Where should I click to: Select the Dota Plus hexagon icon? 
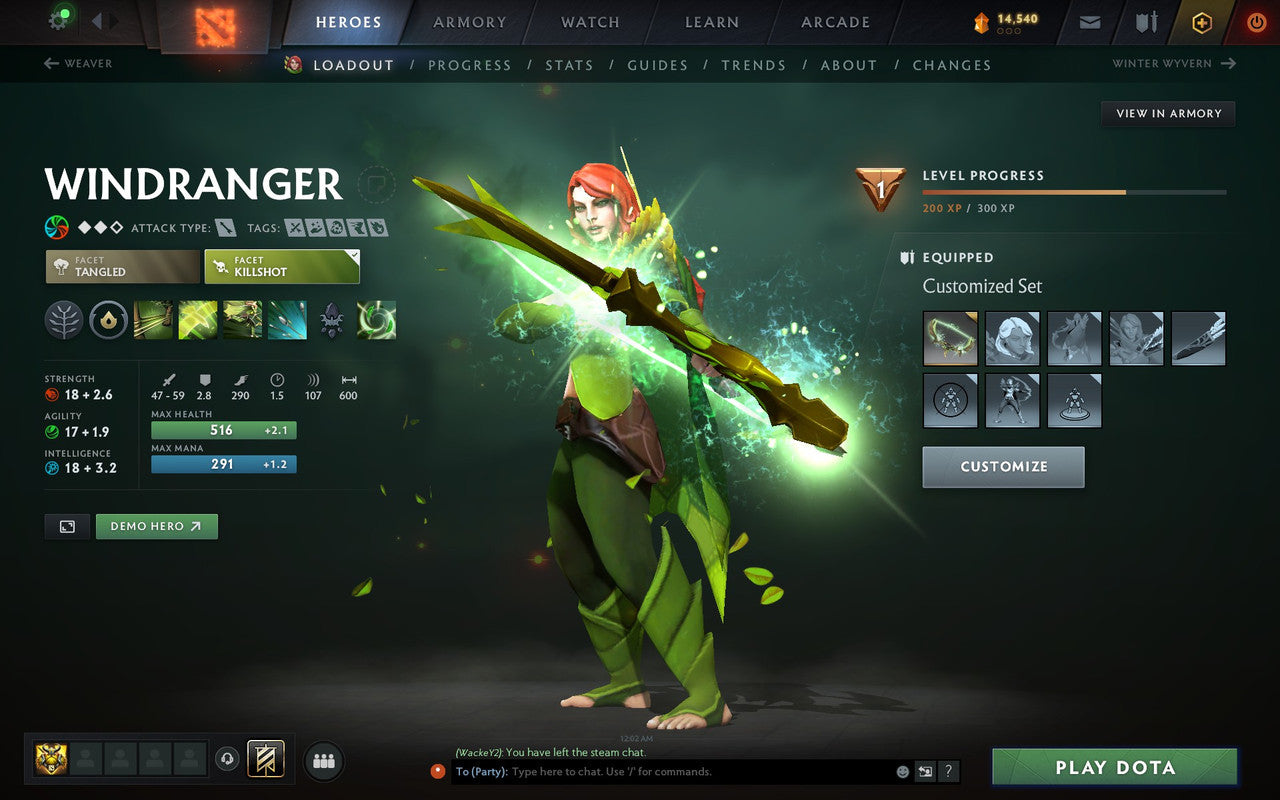pyautogui.click(x=1201, y=22)
